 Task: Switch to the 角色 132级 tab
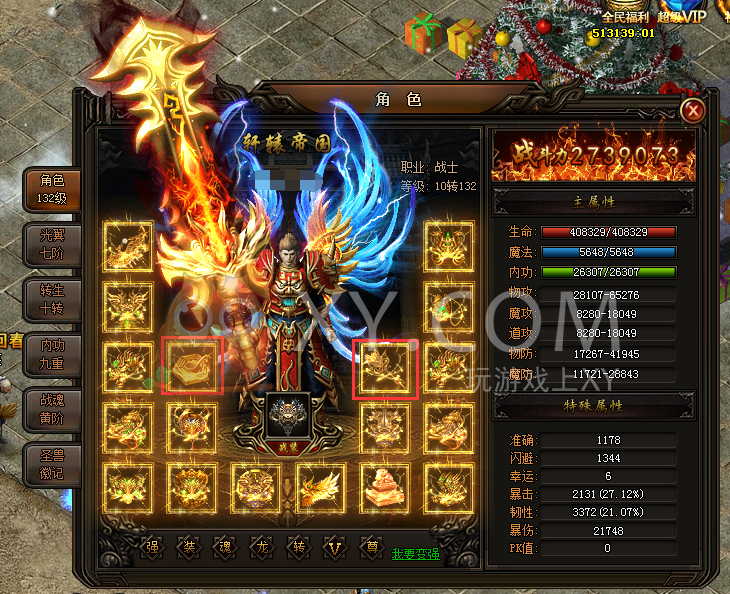coord(52,189)
